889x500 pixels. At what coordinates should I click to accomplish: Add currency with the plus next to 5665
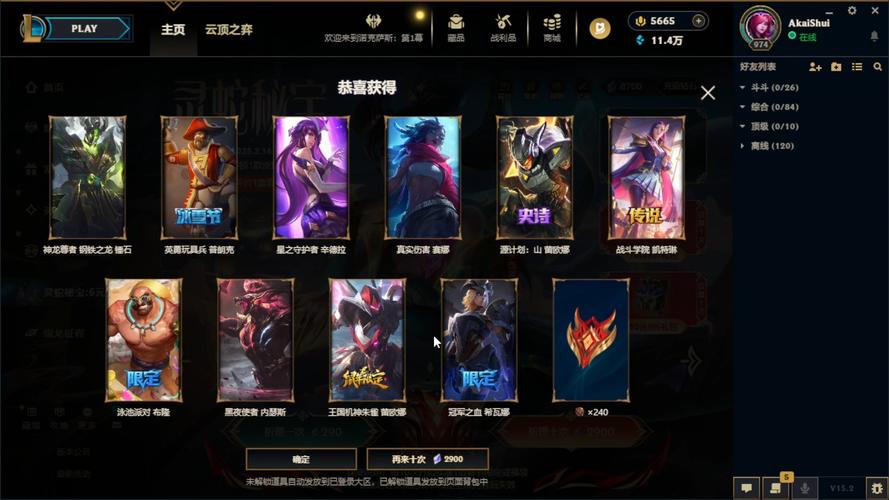tap(699, 20)
